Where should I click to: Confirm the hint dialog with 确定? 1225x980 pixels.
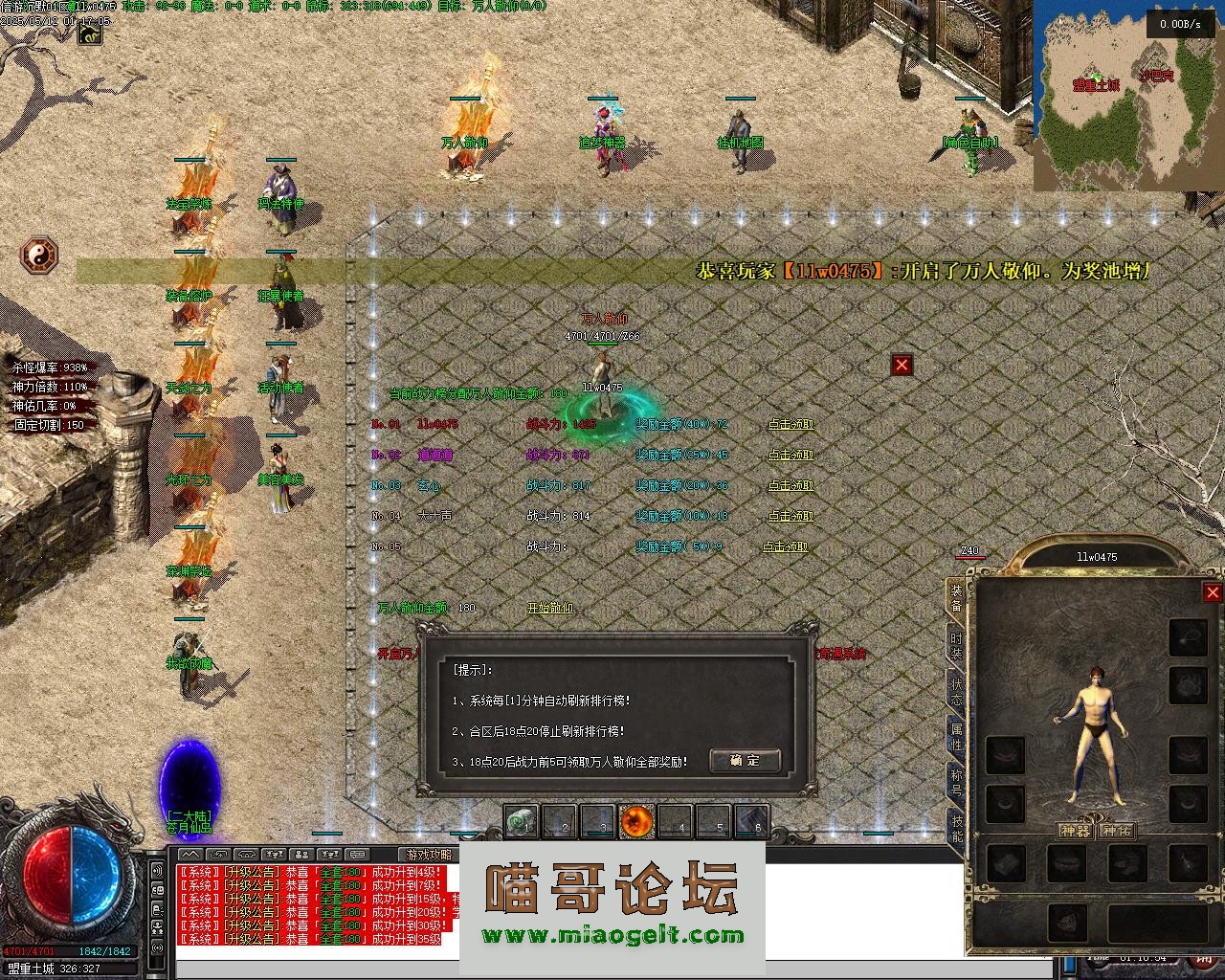[x=745, y=761]
